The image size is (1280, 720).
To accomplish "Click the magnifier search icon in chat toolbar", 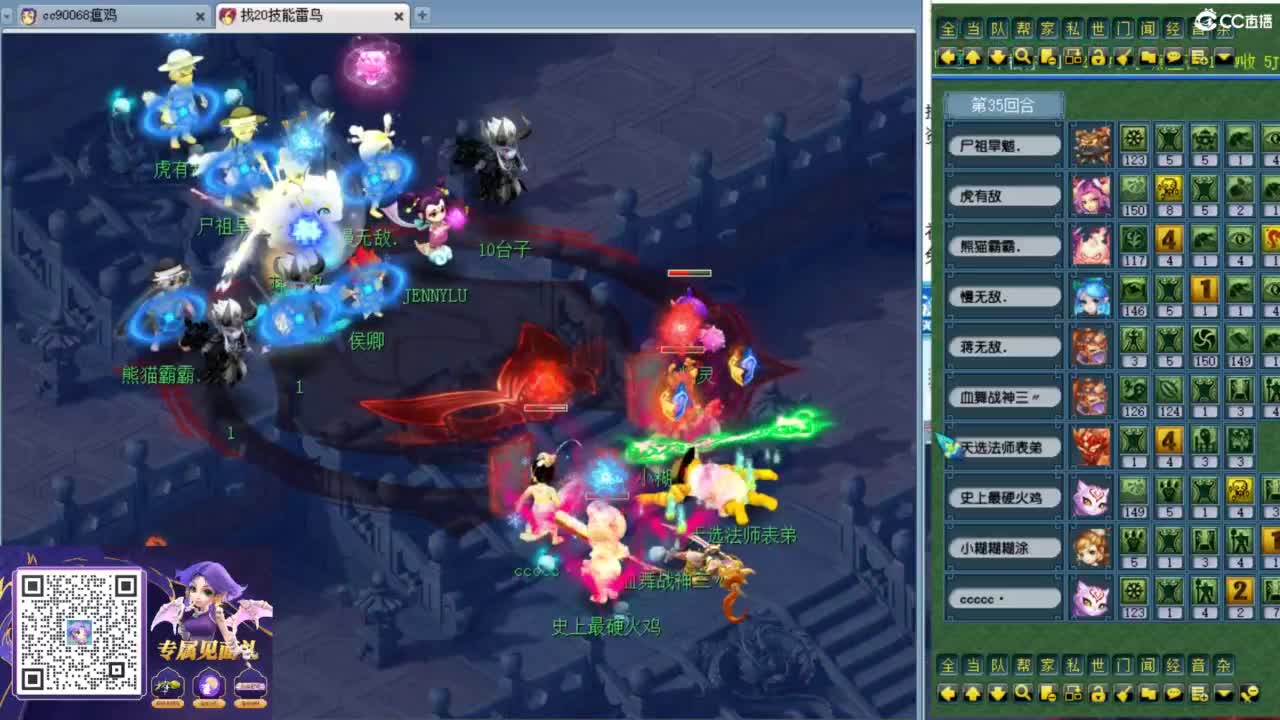I will coord(1023,58).
